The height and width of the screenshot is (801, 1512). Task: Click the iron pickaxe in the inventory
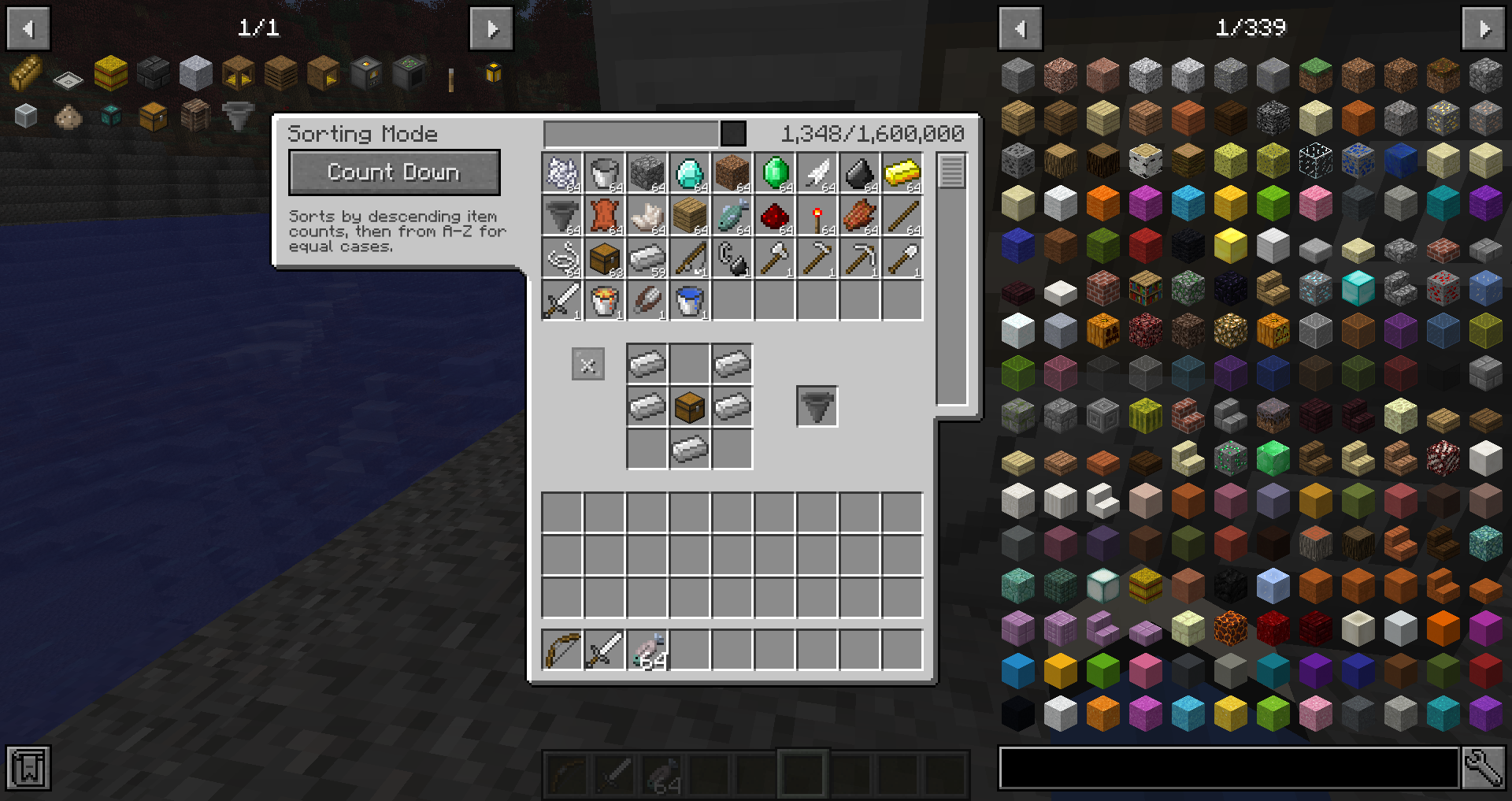click(x=859, y=257)
